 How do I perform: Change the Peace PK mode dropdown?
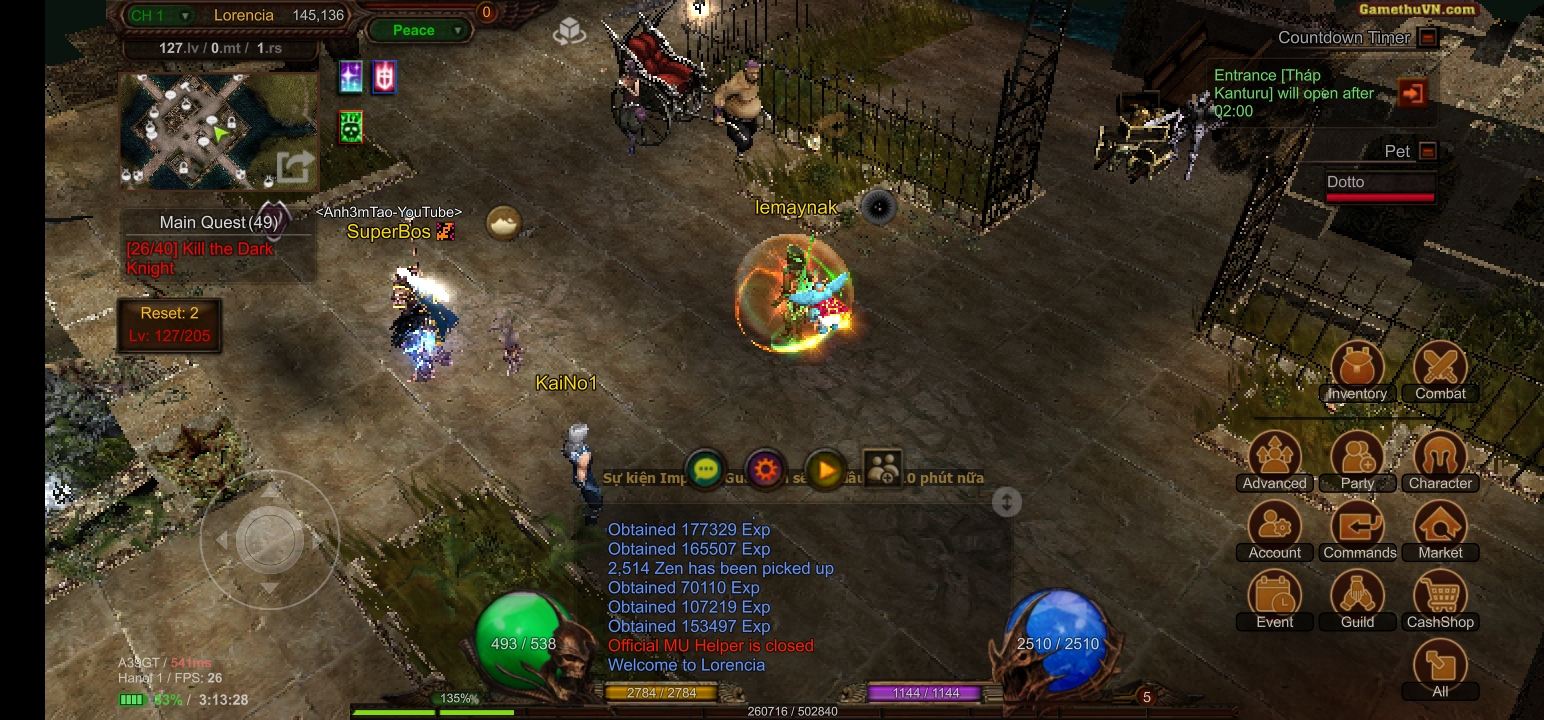(419, 30)
